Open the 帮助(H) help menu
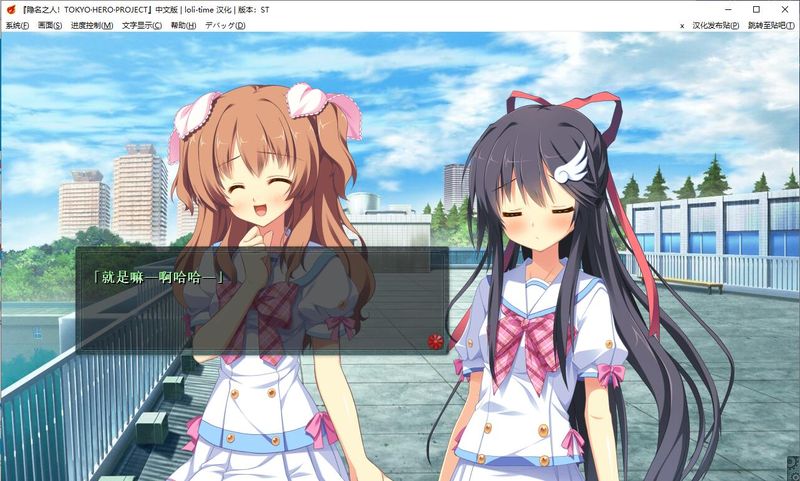Screen dimensions: 800x481 [x=184, y=25]
